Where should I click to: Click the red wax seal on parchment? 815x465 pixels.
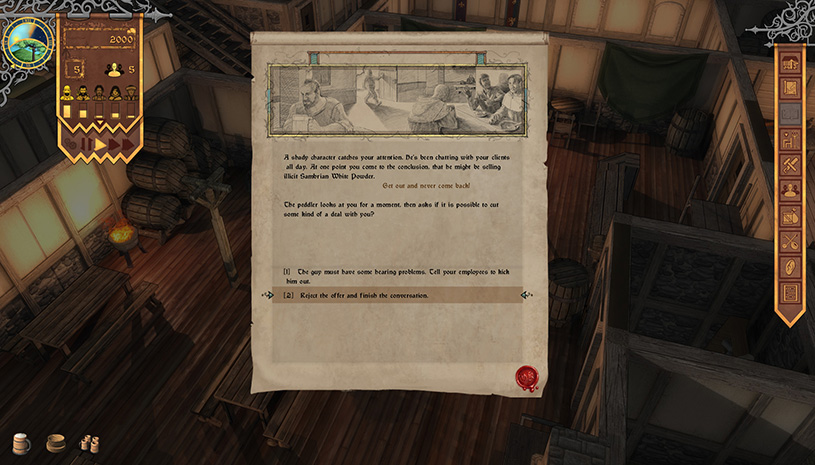(526, 377)
